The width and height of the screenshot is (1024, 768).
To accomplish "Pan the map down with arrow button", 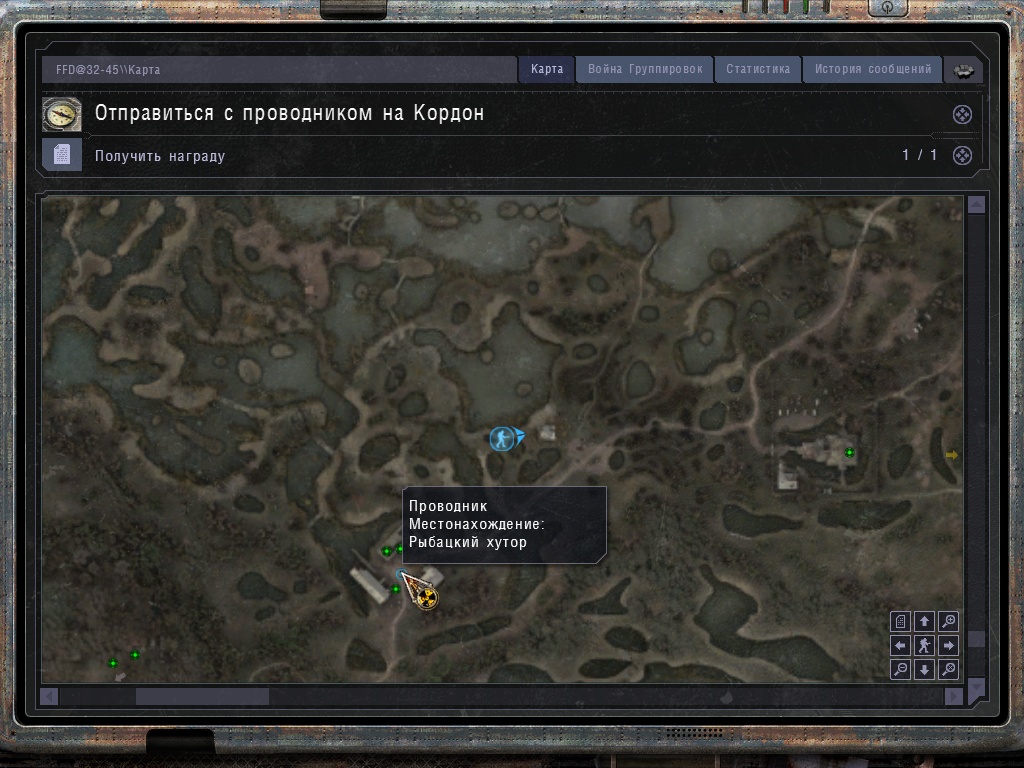I will (x=925, y=670).
